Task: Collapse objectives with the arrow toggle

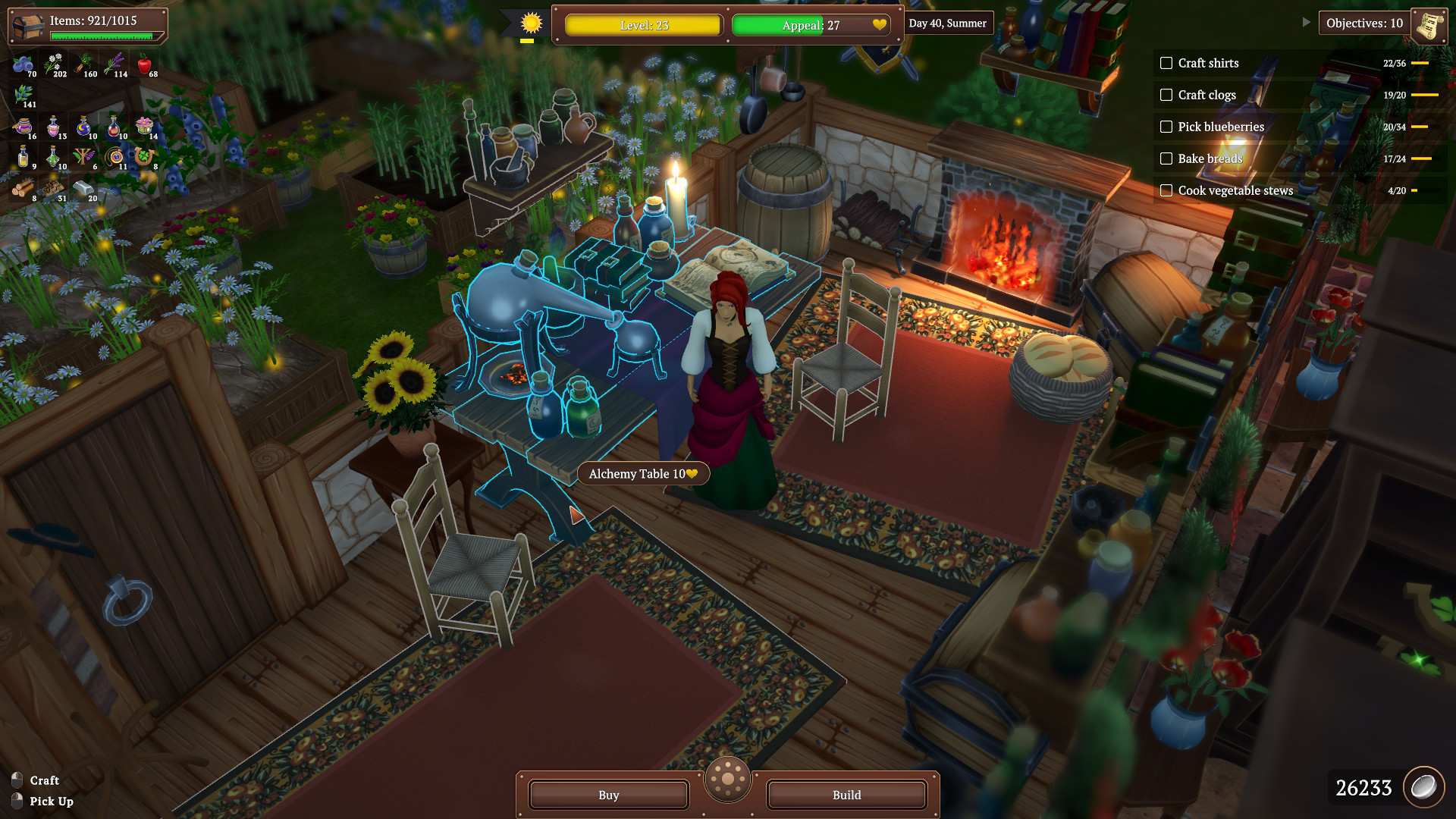Action: (1306, 23)
